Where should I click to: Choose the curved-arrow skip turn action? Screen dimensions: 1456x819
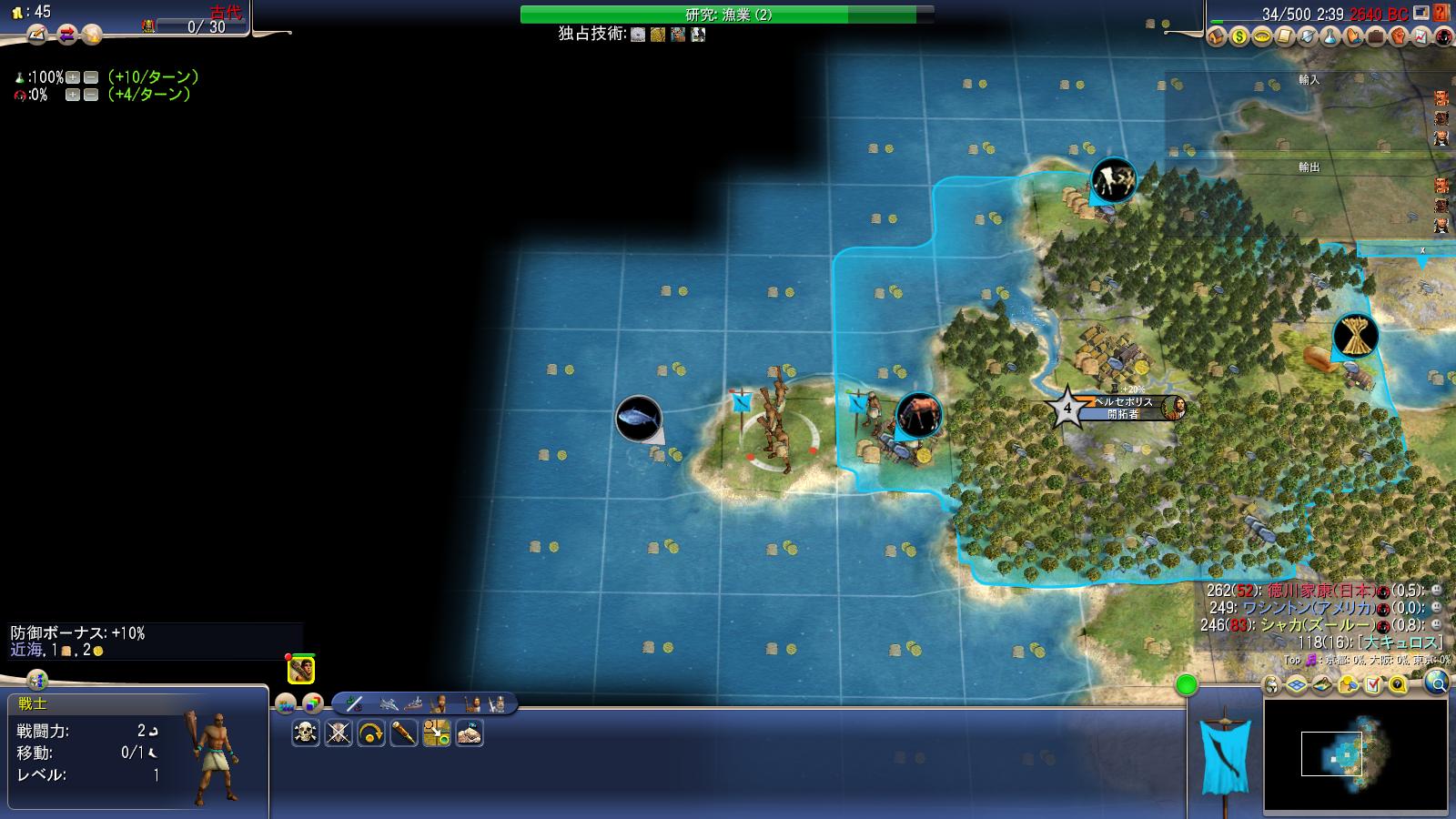(x=371, y=733)
